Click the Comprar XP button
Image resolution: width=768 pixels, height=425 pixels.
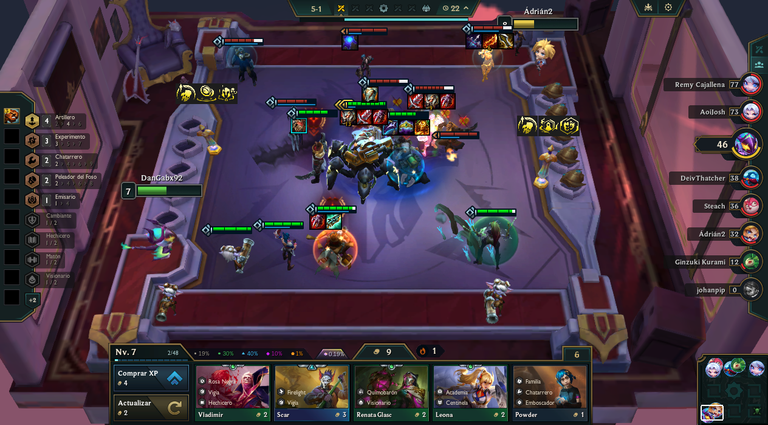(x=152, y=377)
